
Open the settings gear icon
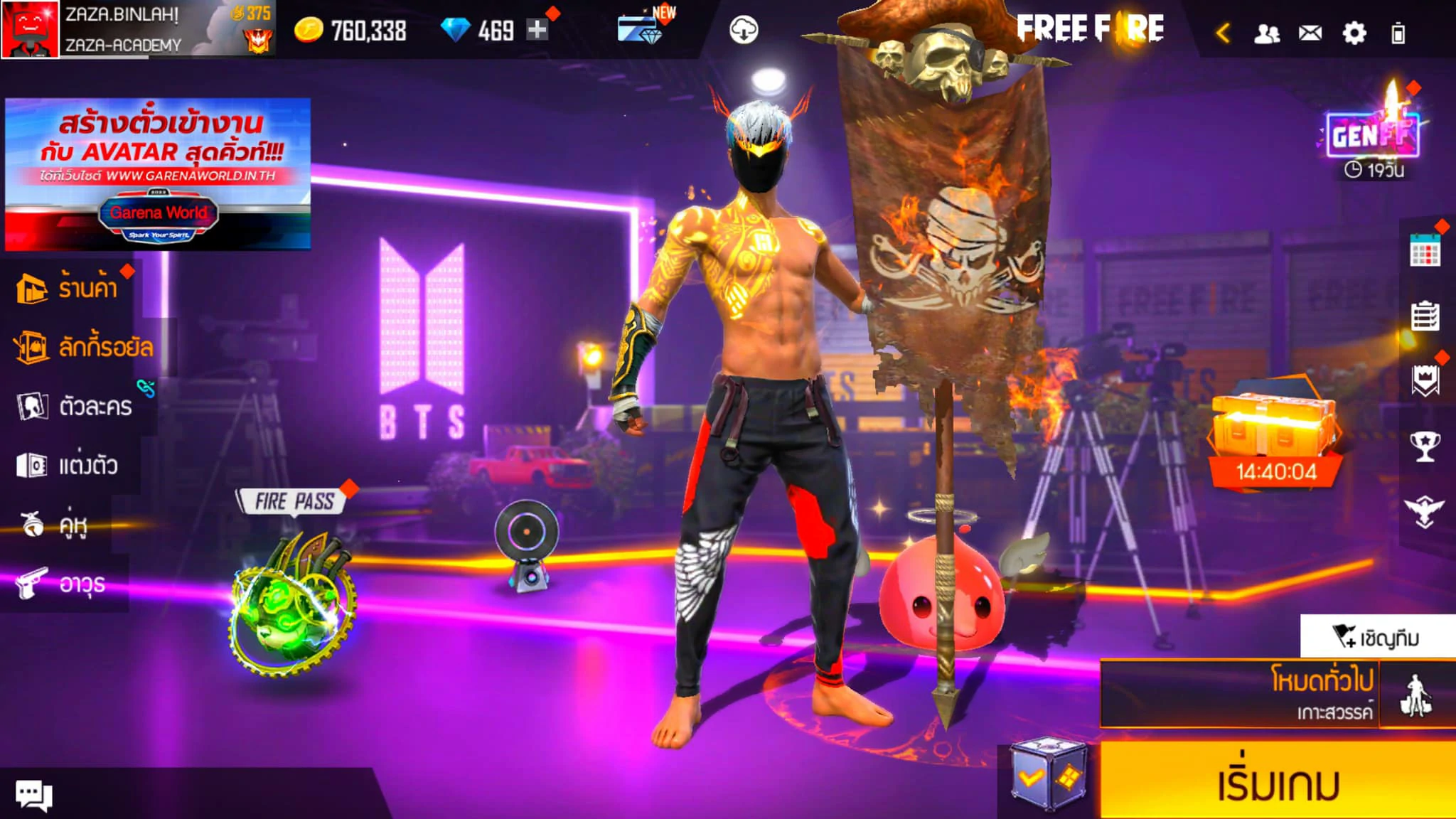click(1354, 33)
